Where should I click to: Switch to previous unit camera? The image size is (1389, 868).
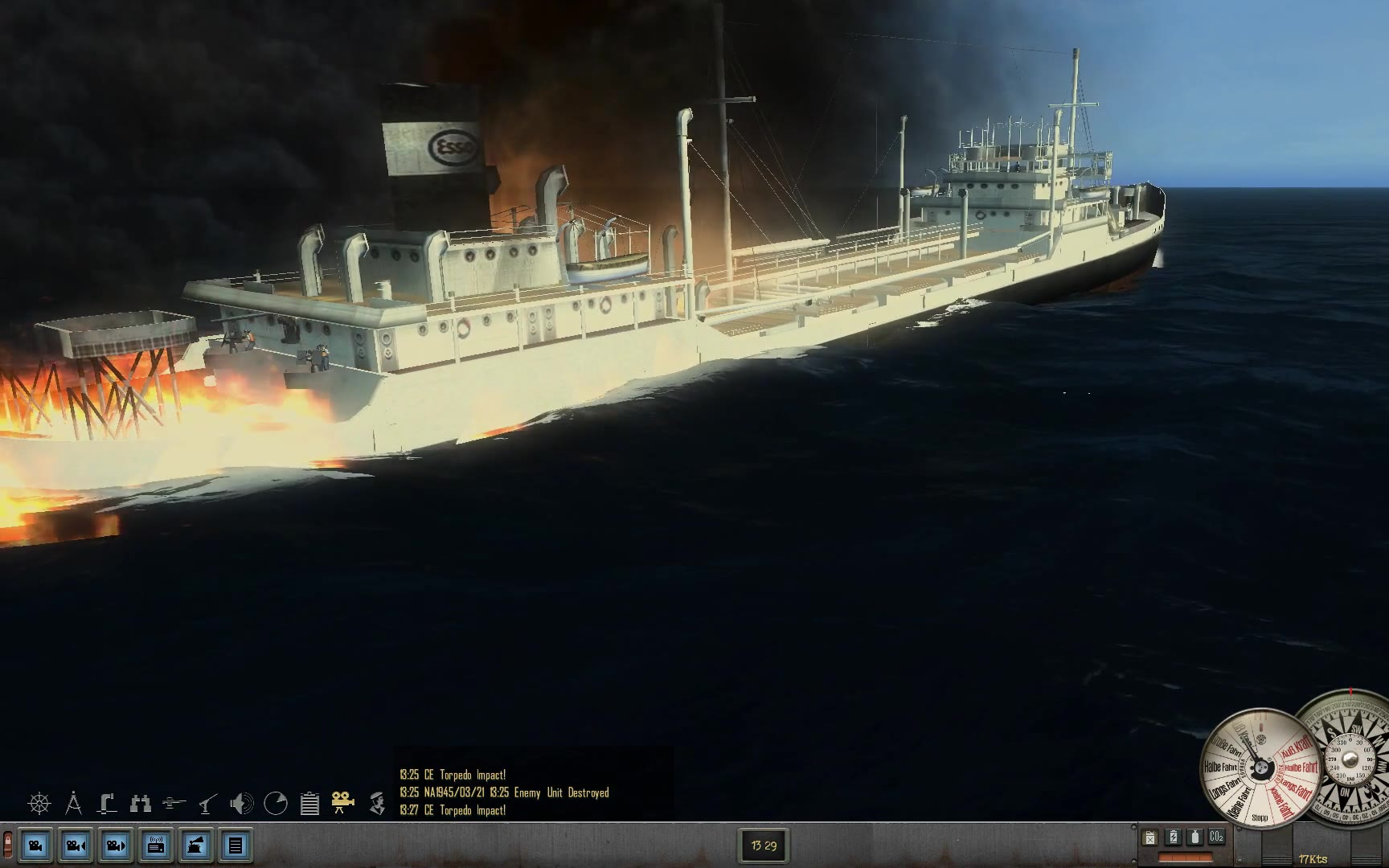(x=76, y=845)
